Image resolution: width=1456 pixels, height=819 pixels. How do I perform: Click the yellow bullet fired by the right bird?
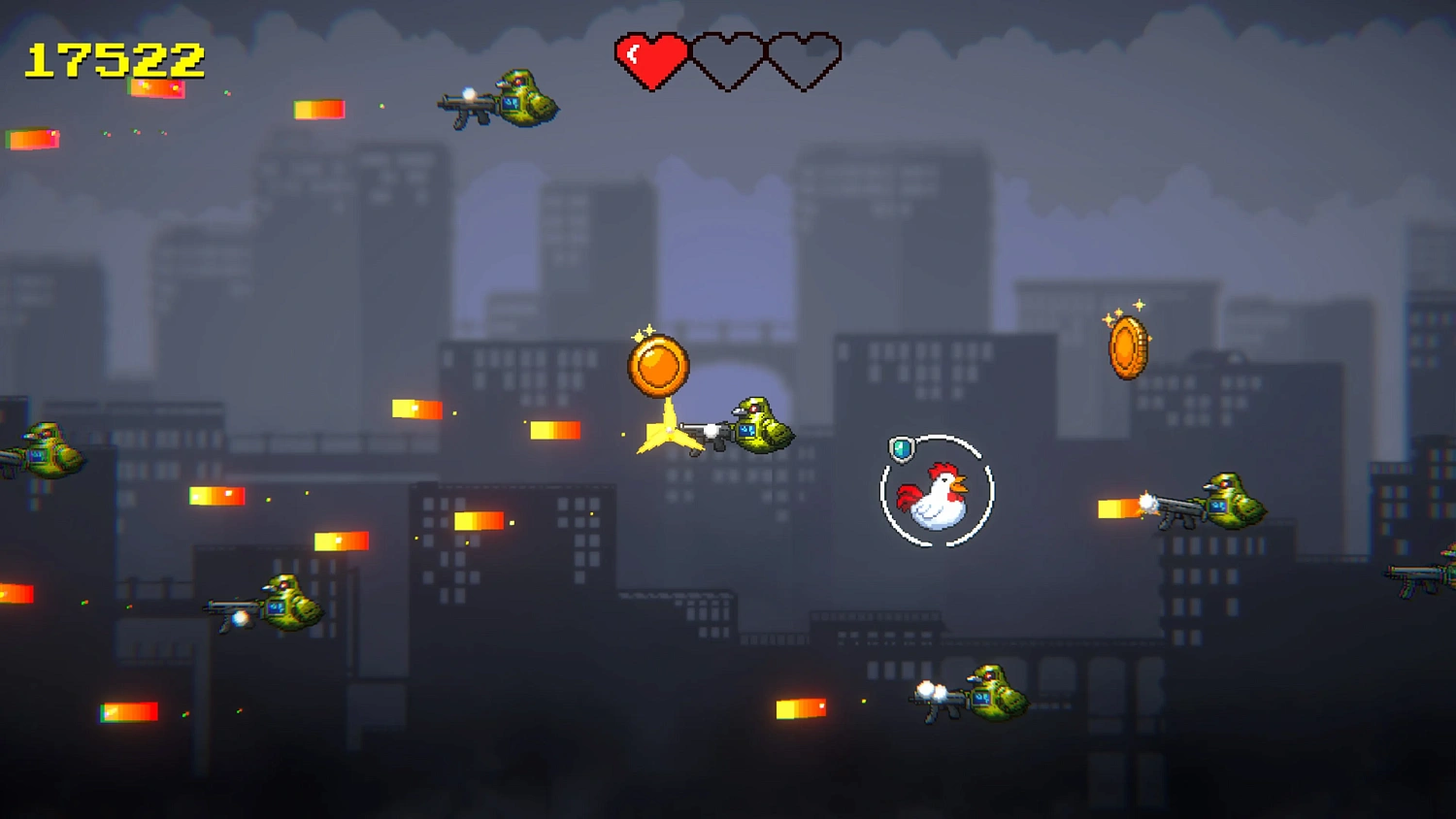[x=1116, y=507]
